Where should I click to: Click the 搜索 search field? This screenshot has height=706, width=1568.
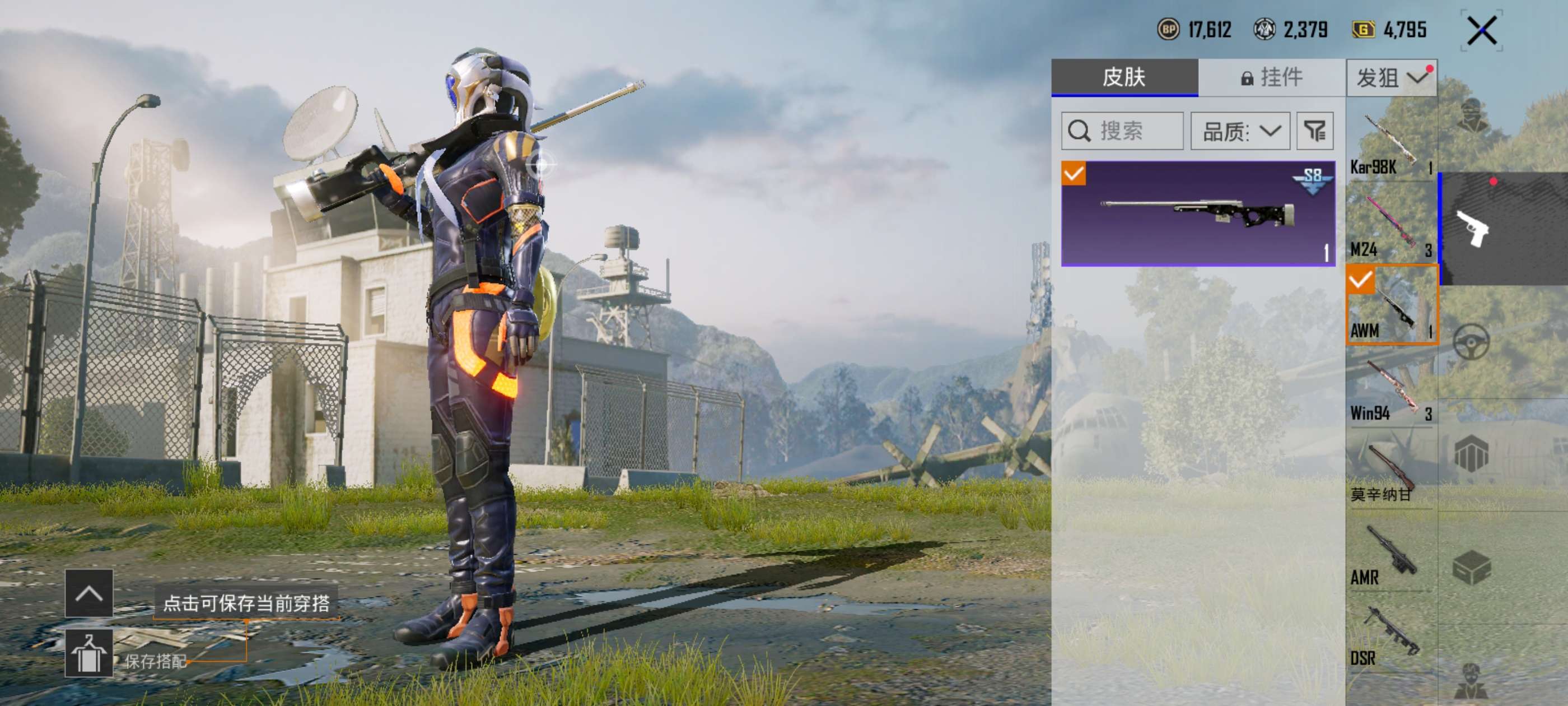point(1122,131)
